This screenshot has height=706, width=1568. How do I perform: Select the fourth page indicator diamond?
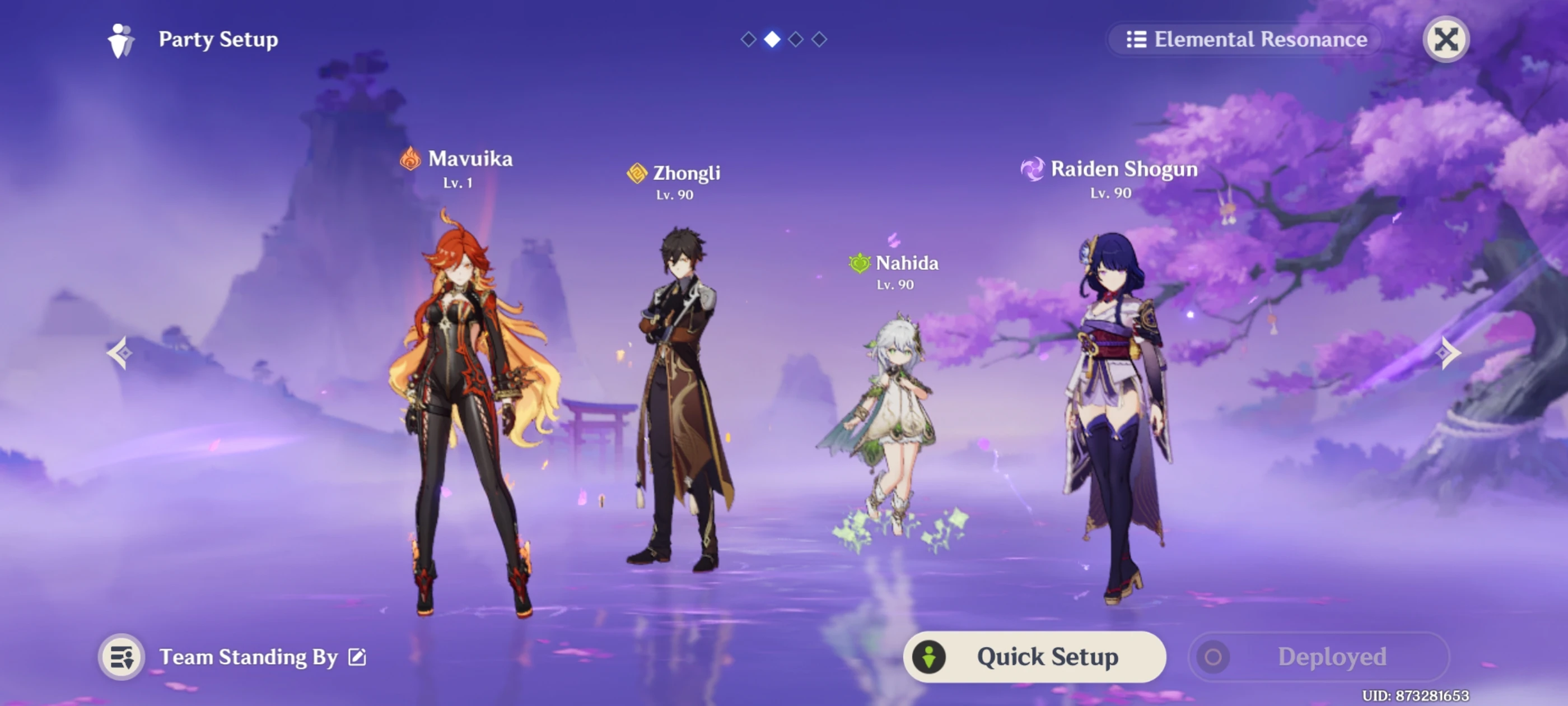820,39
